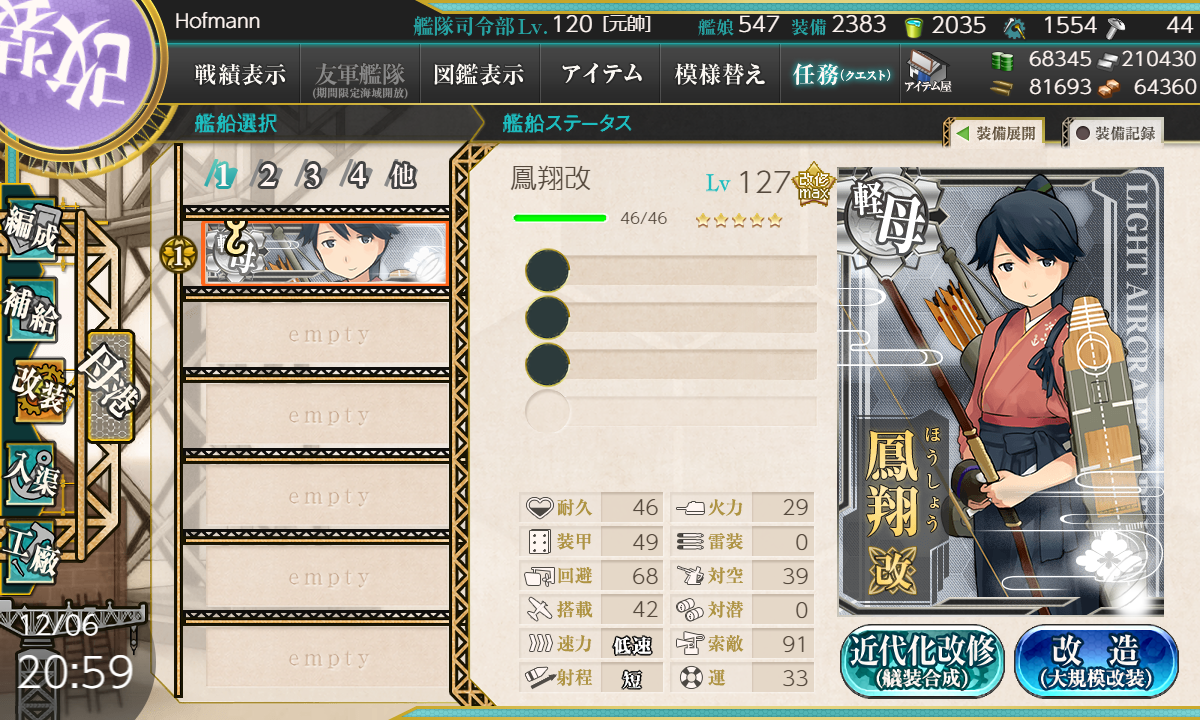Open the 図鑑表示 encyclopedia

pyautogui.click(x=479, y=74)
